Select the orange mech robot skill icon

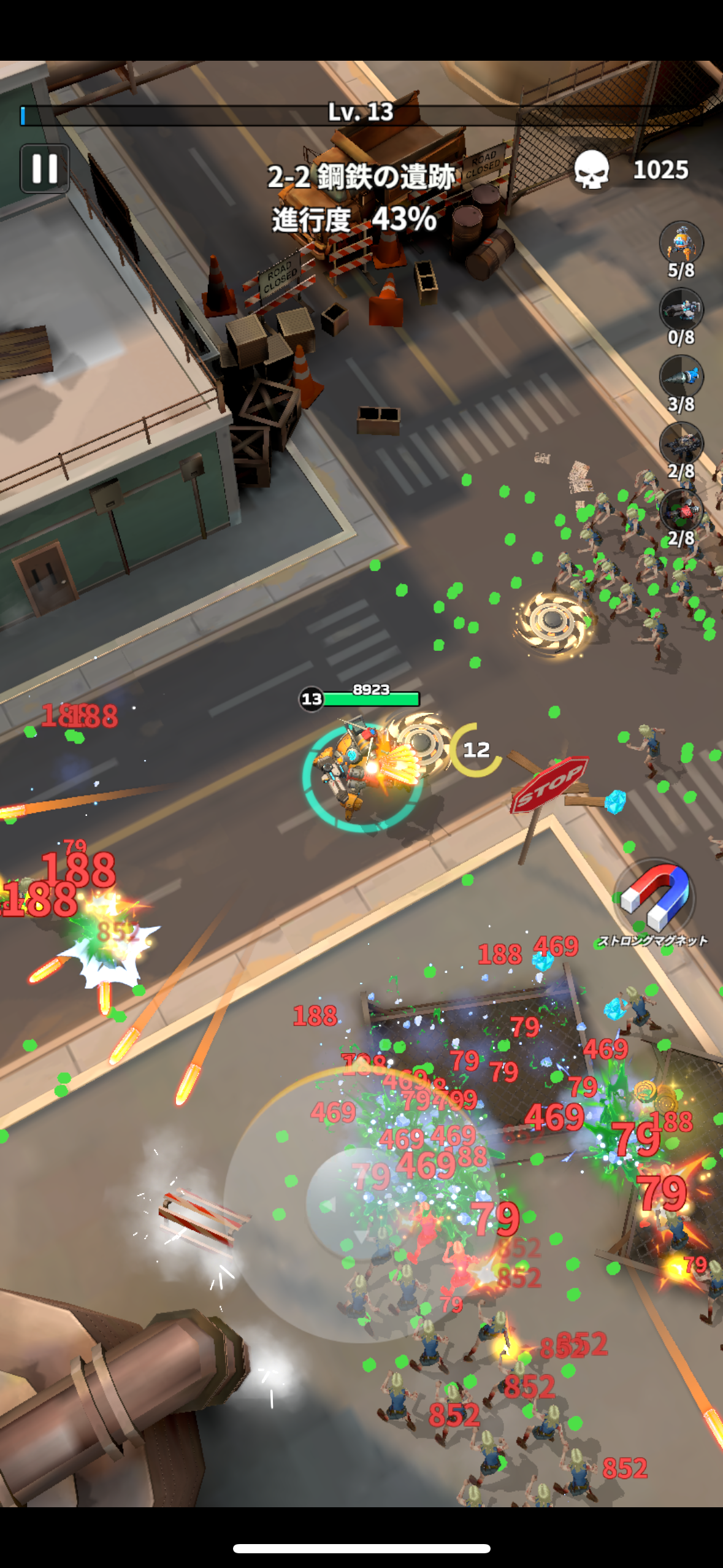pos(681,242)
